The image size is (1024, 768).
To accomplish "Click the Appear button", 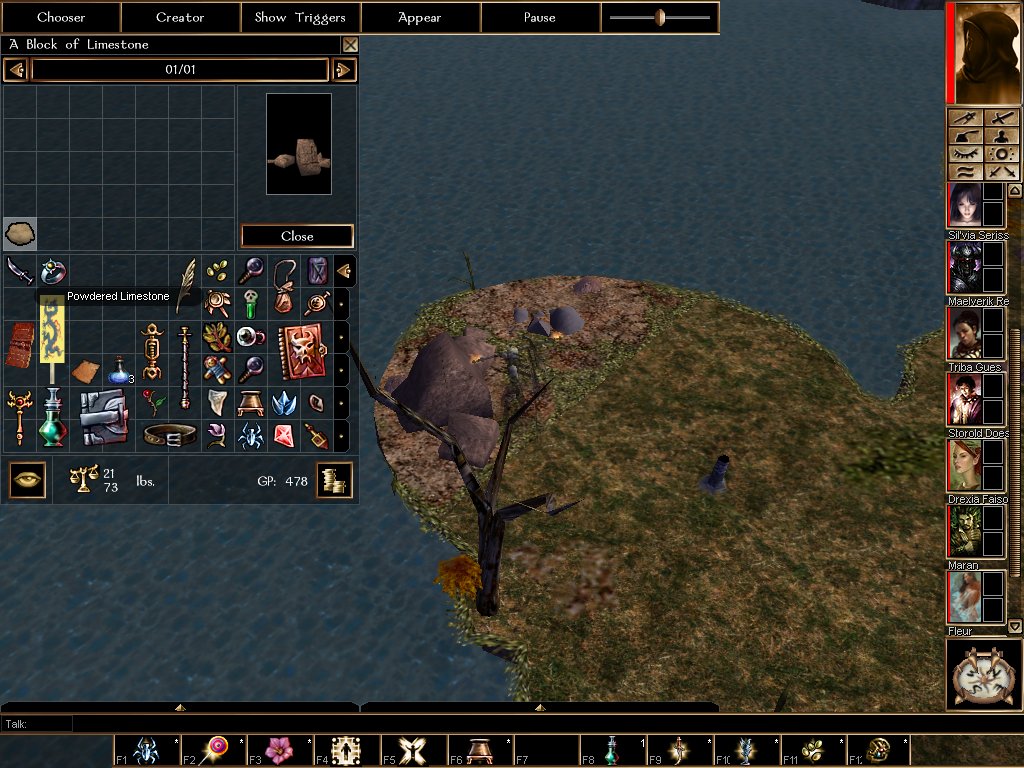I will pyautogui.click(x=420, y=17).
